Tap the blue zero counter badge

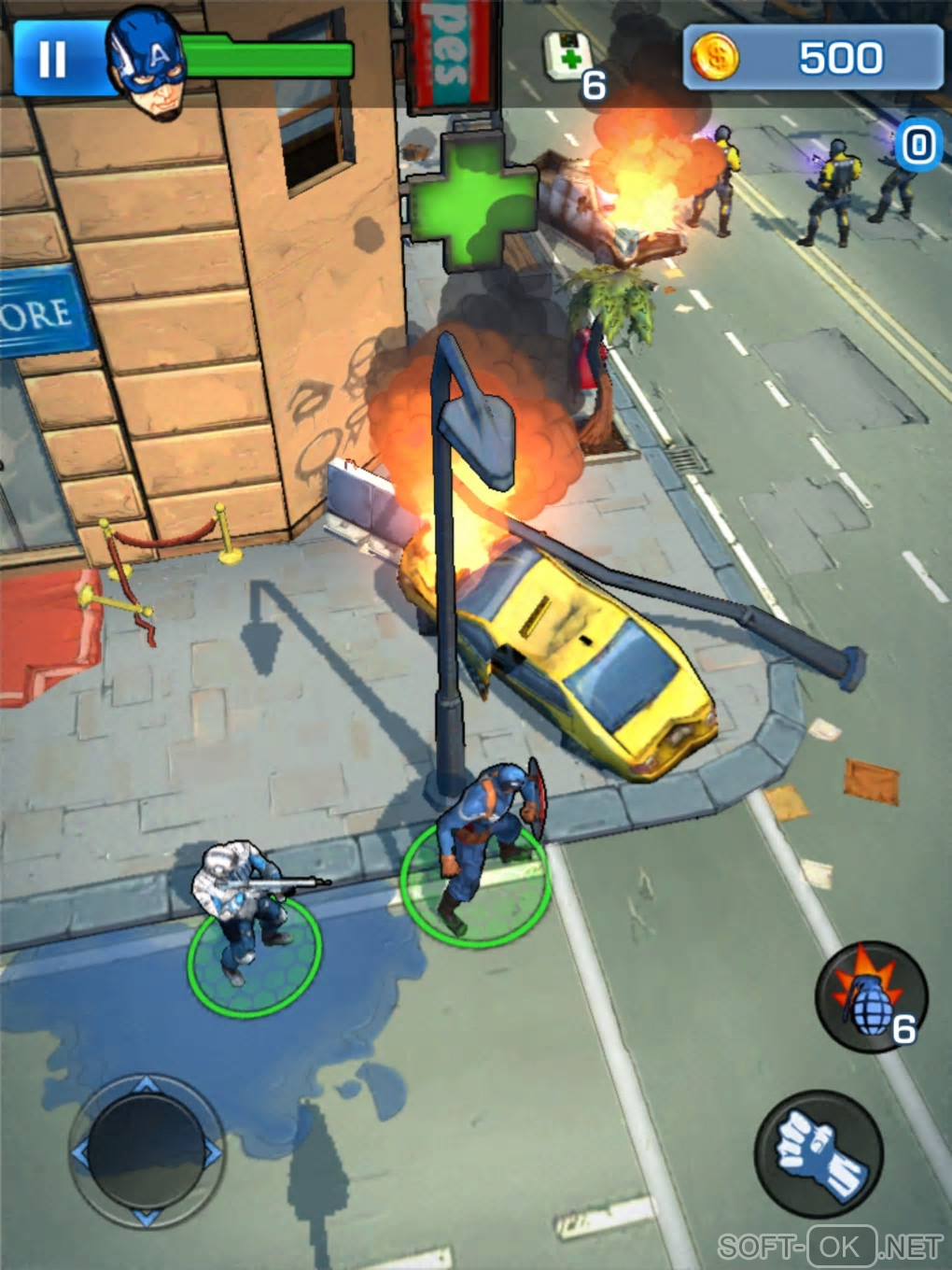(917, 145)
